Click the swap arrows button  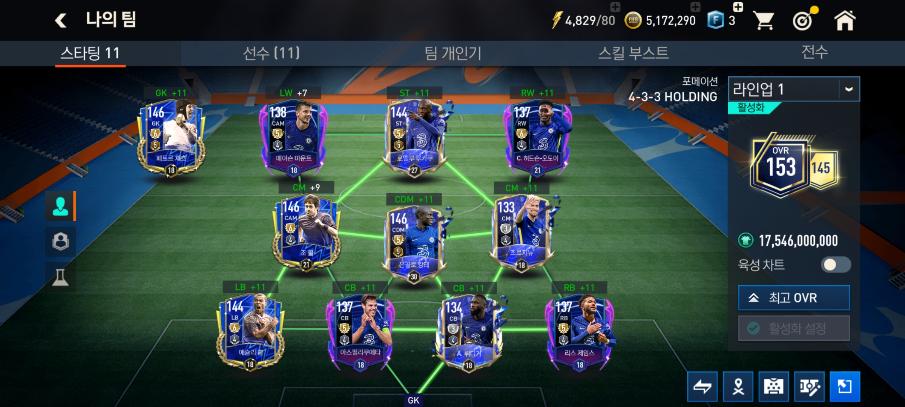[x=702, y=386]
